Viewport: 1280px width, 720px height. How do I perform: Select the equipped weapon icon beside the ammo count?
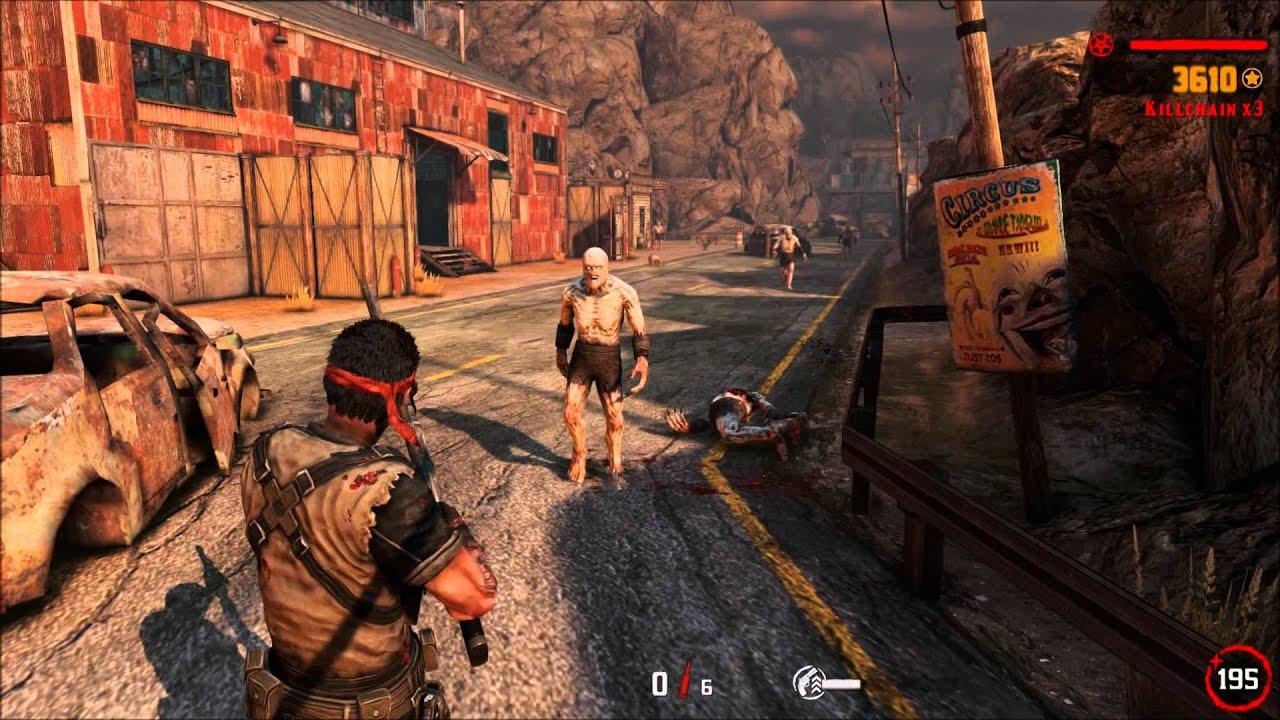(824, 683)
